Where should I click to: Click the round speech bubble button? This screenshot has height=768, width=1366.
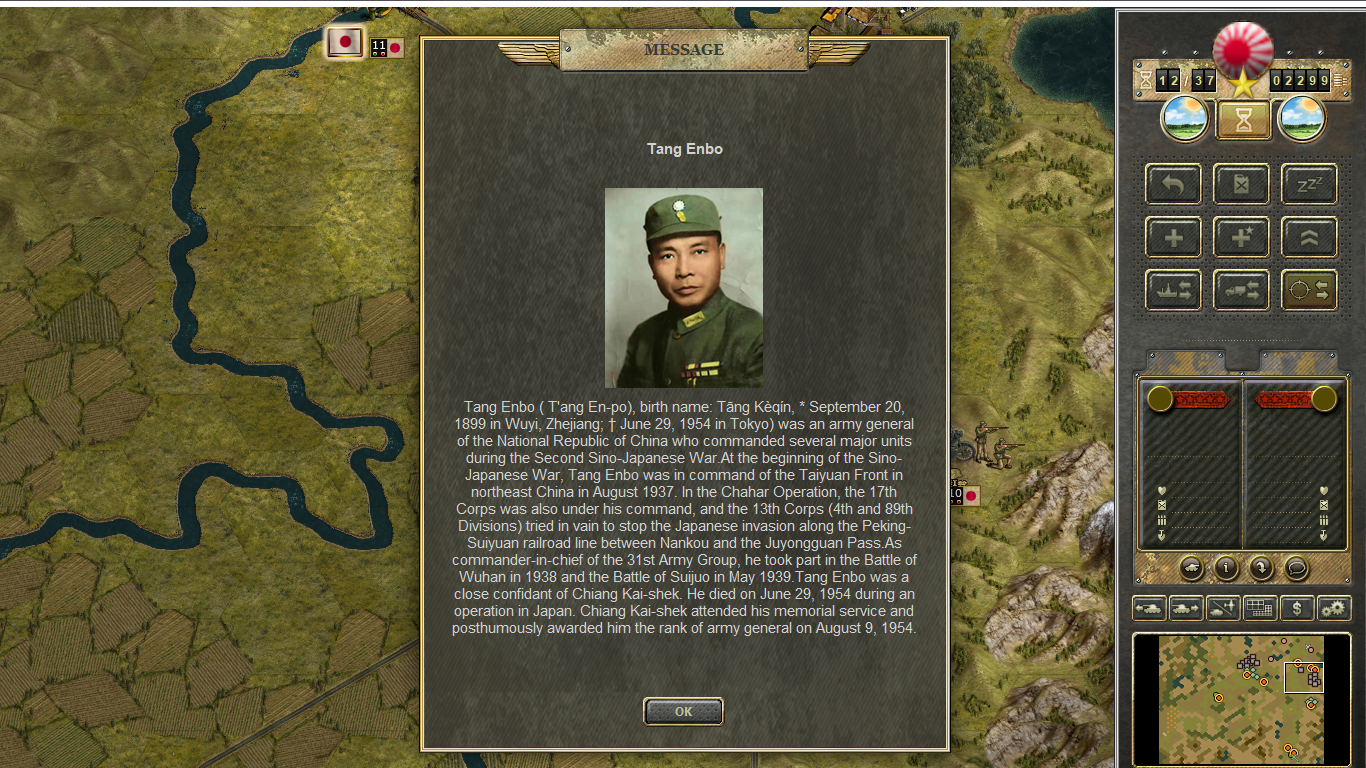pyautogui.click(x=1297, y=568)
